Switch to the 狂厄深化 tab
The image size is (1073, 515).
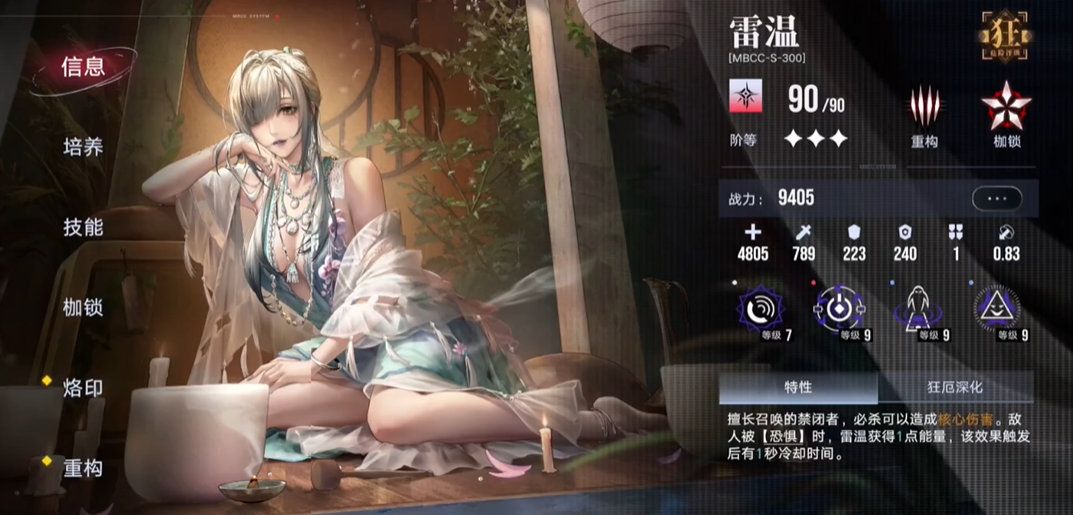pyautogui.click(x=955, y=387)
